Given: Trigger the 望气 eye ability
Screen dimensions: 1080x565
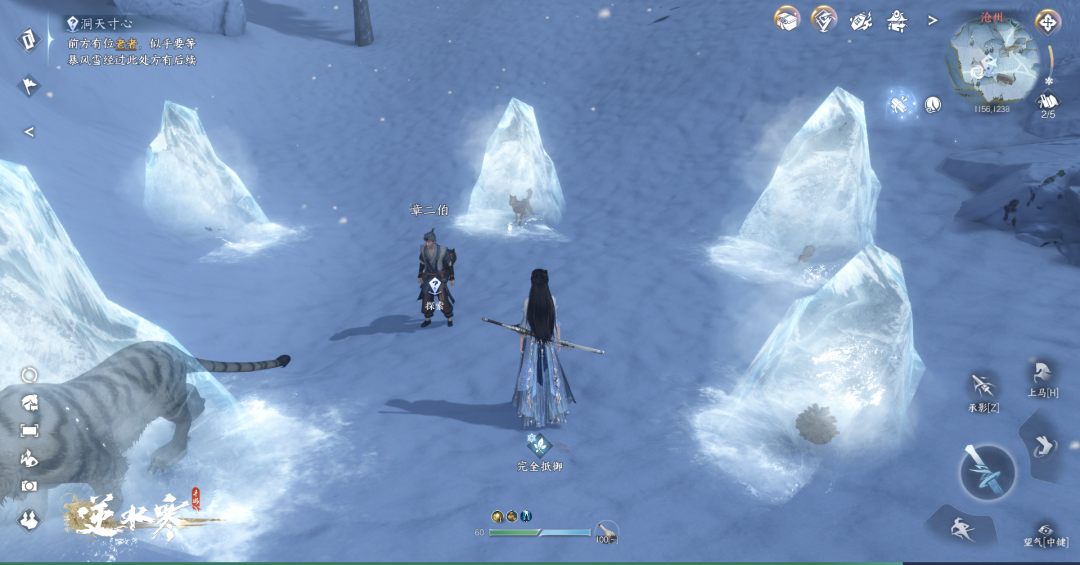Looking at the screenshot, I should (x=1046, y=530).
